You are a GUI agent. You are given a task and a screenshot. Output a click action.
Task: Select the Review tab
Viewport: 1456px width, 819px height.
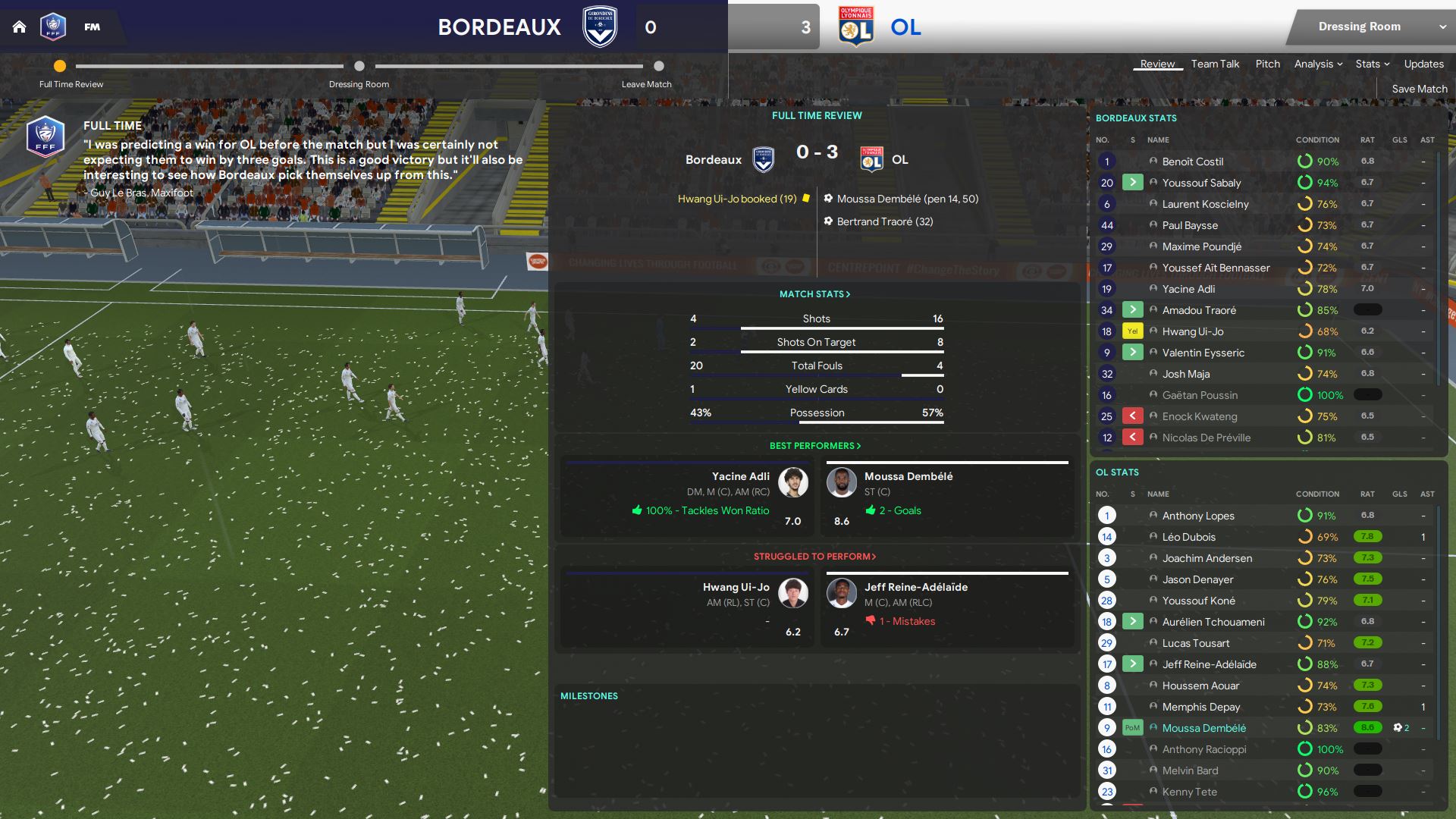click(x=1157, y=64)
